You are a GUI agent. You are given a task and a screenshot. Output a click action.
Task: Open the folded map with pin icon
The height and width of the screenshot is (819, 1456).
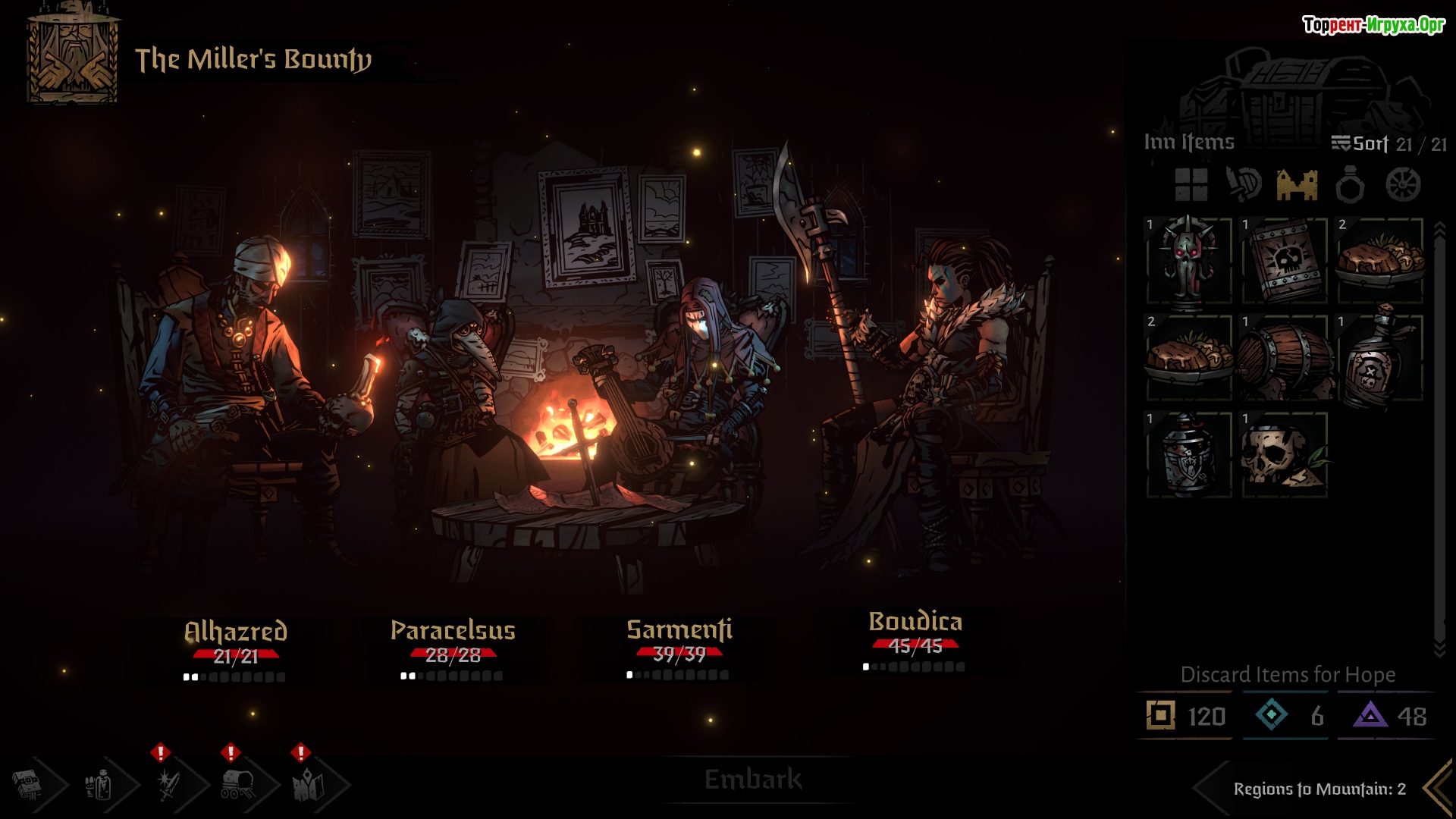coord(308,786)
